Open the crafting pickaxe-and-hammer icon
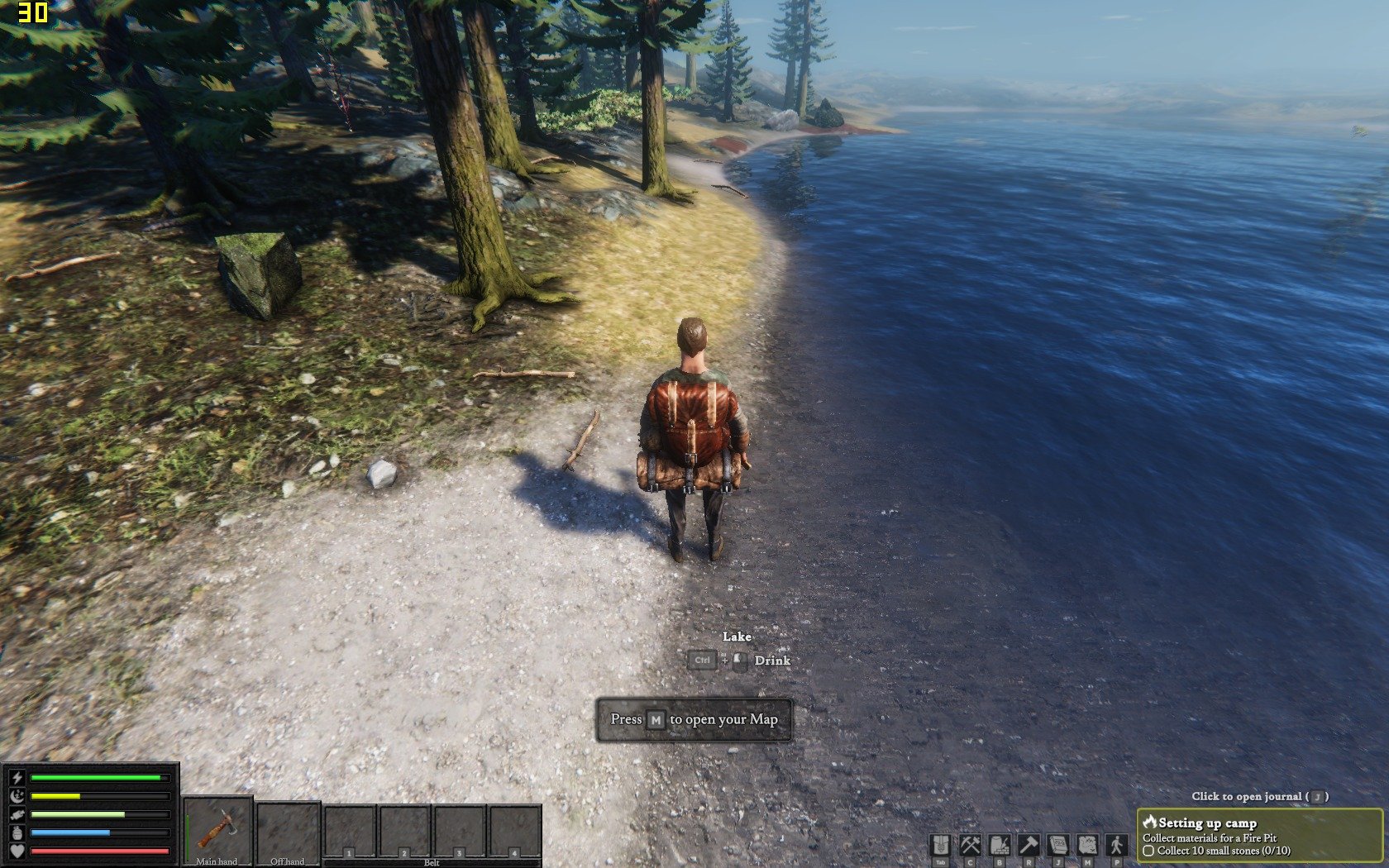Image resolution: width=1389 pixels, height=868 pixels. 970,846
